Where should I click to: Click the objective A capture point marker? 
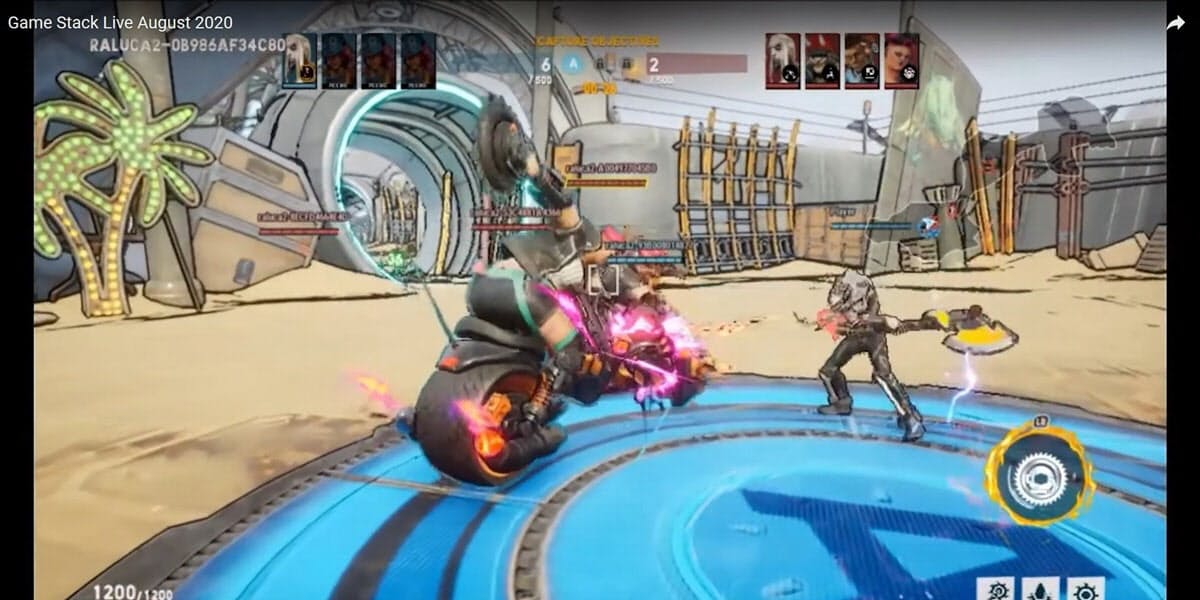[574, 63]
